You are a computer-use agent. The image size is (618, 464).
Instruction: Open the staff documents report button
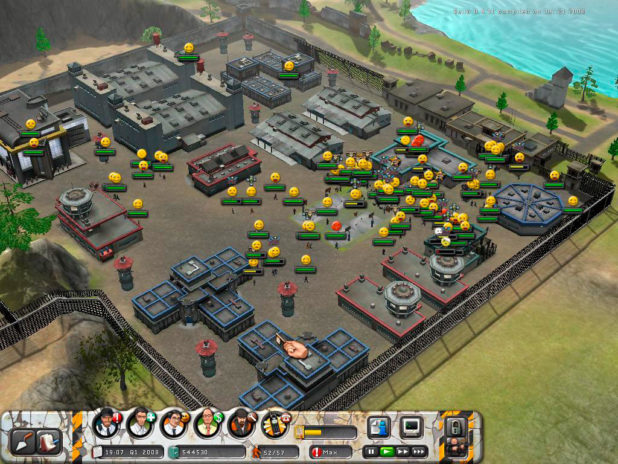(378, 427)
